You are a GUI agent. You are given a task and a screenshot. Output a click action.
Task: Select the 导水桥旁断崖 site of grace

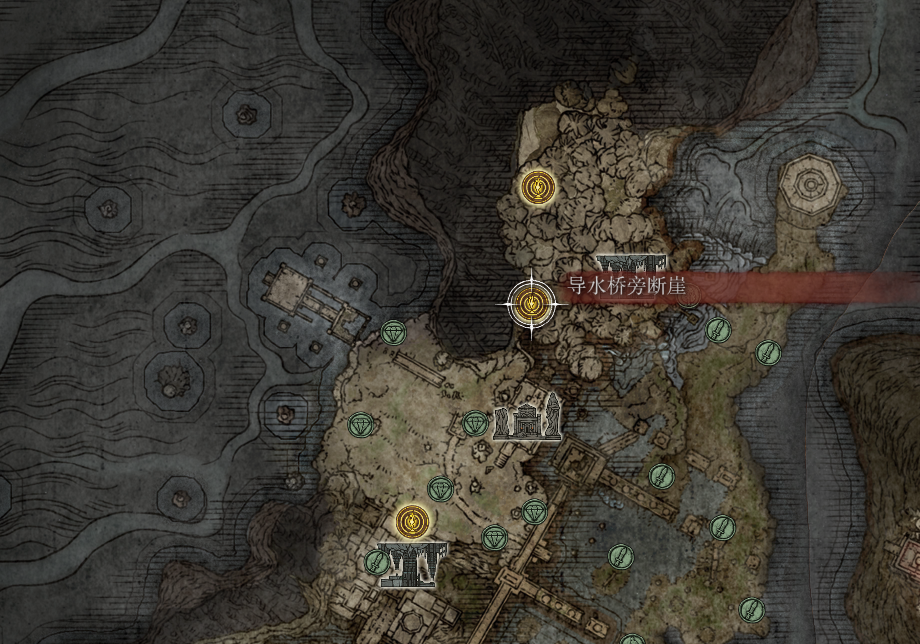coord(531,304)
